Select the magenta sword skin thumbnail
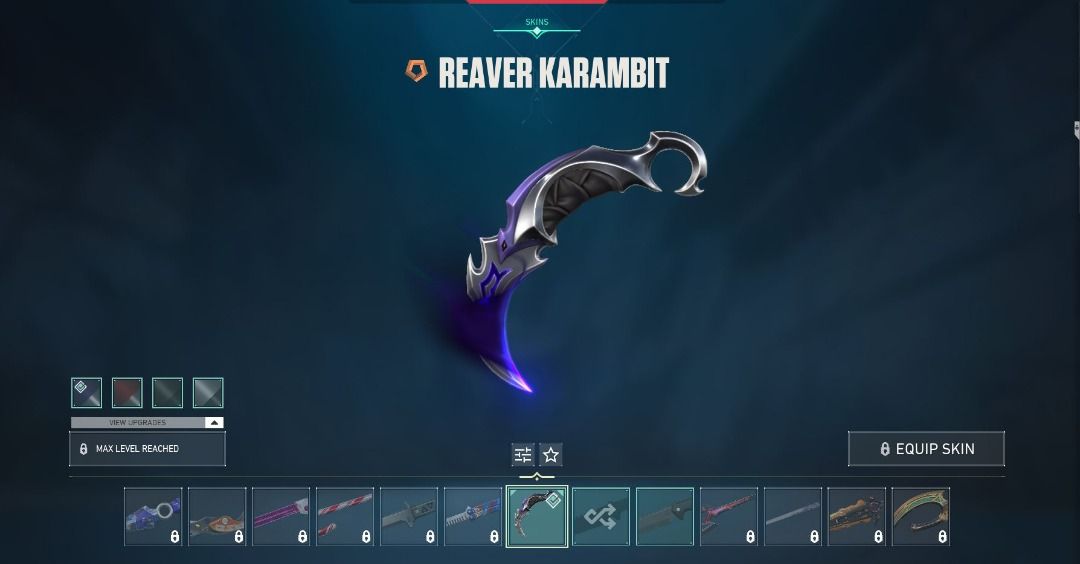Image resolution: width=1080 pixels, height=564 pixels. coord(281,516)
